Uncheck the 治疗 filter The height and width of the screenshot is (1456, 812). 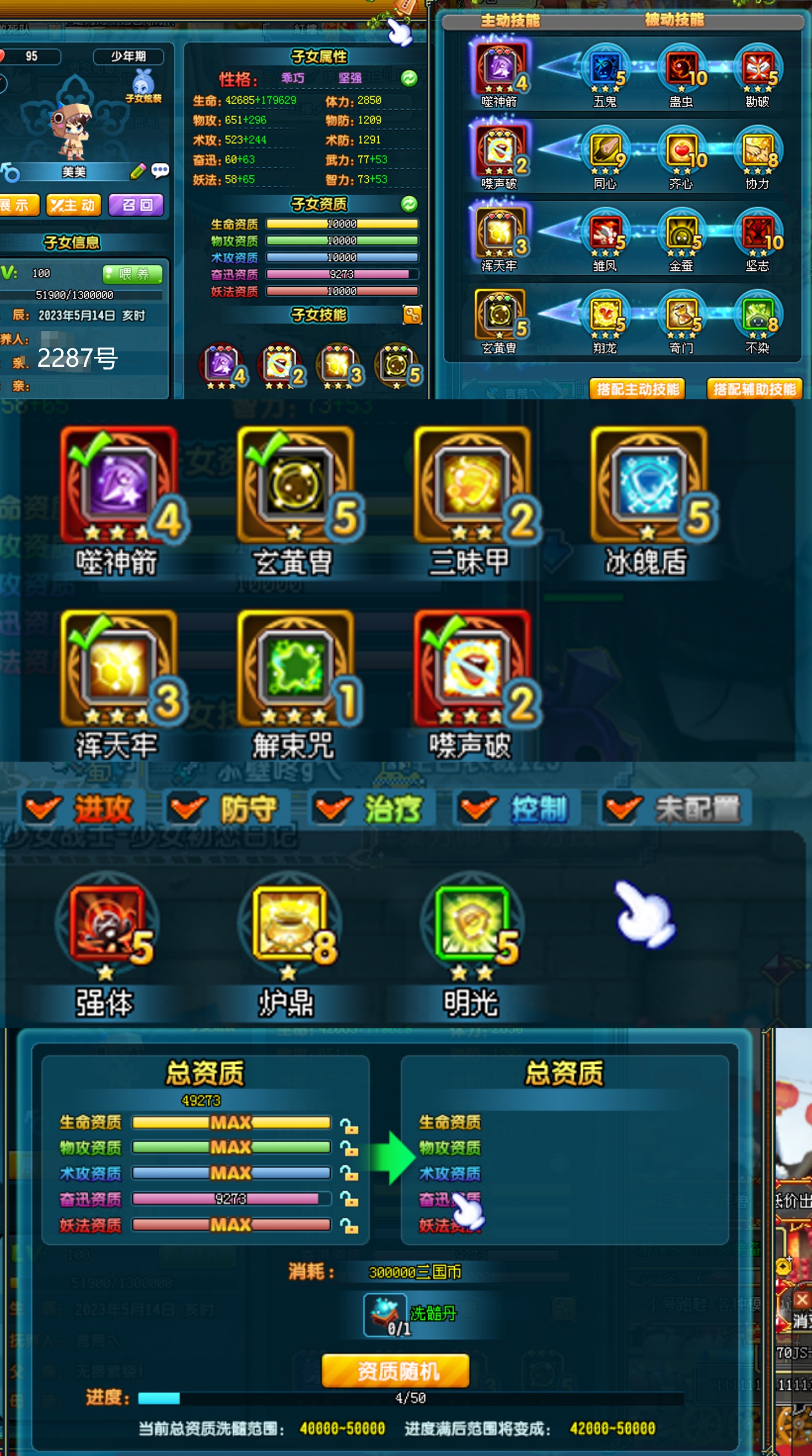tap(331, 808)
